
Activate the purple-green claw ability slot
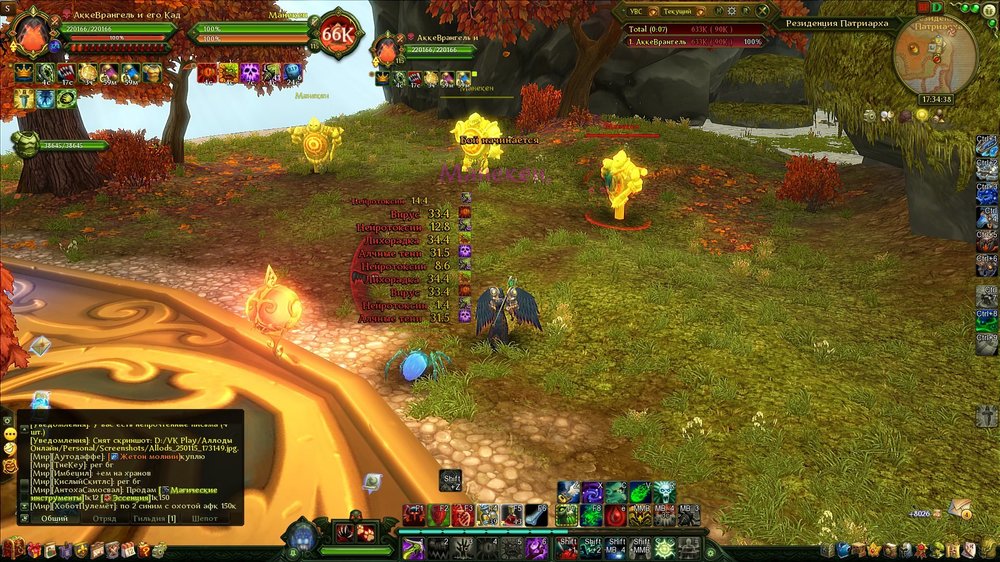(x=414, y=548)
